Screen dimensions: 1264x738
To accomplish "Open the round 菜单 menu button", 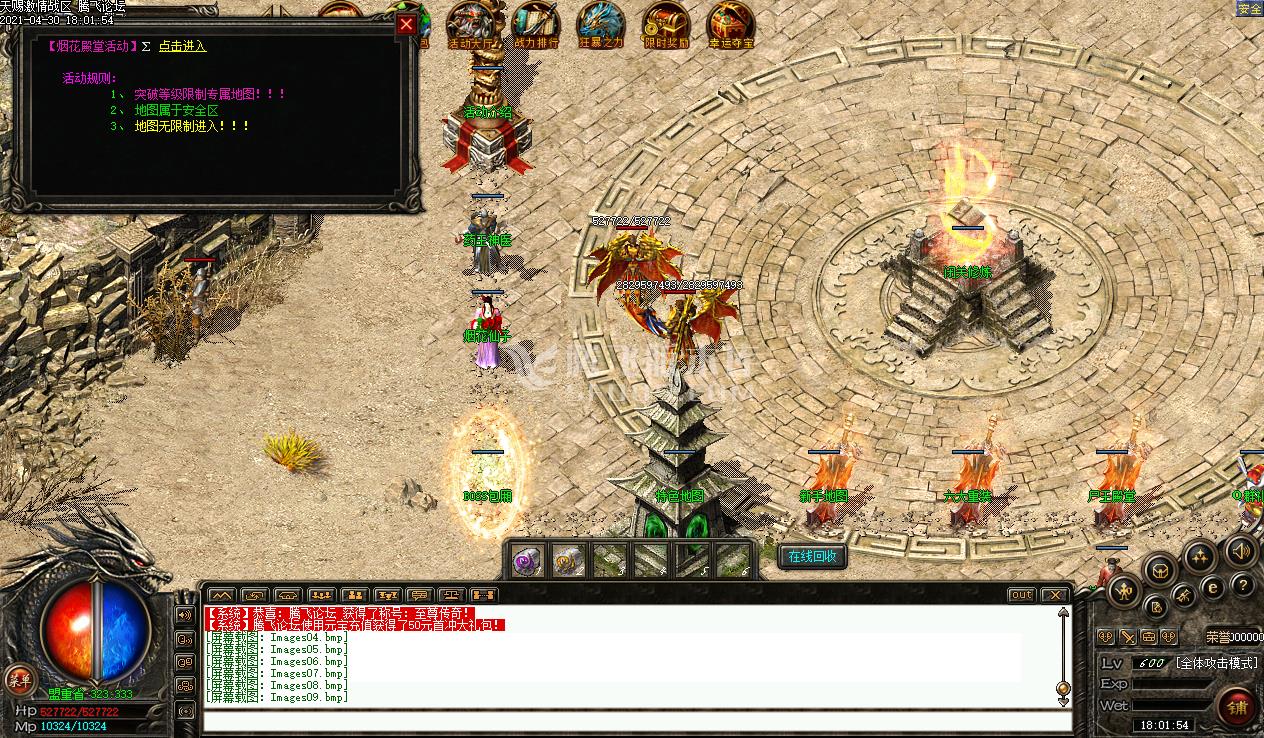I will 18,679.
